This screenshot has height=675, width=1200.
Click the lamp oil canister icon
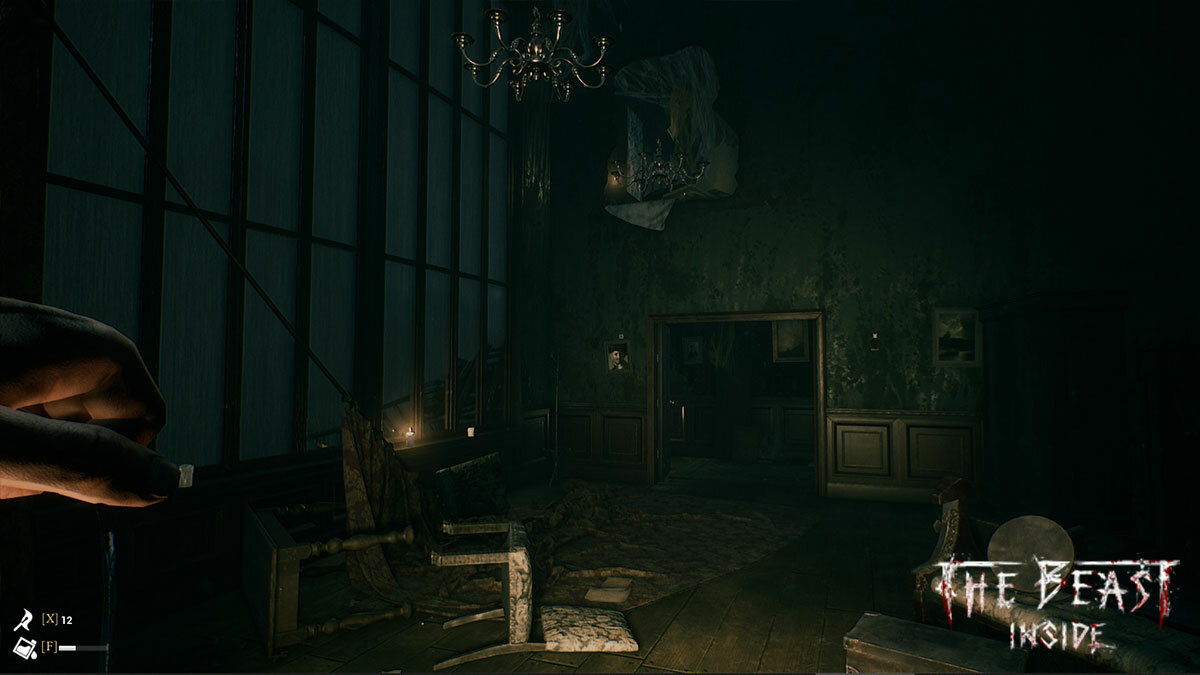pyautogui.click(x=23, y=647)
